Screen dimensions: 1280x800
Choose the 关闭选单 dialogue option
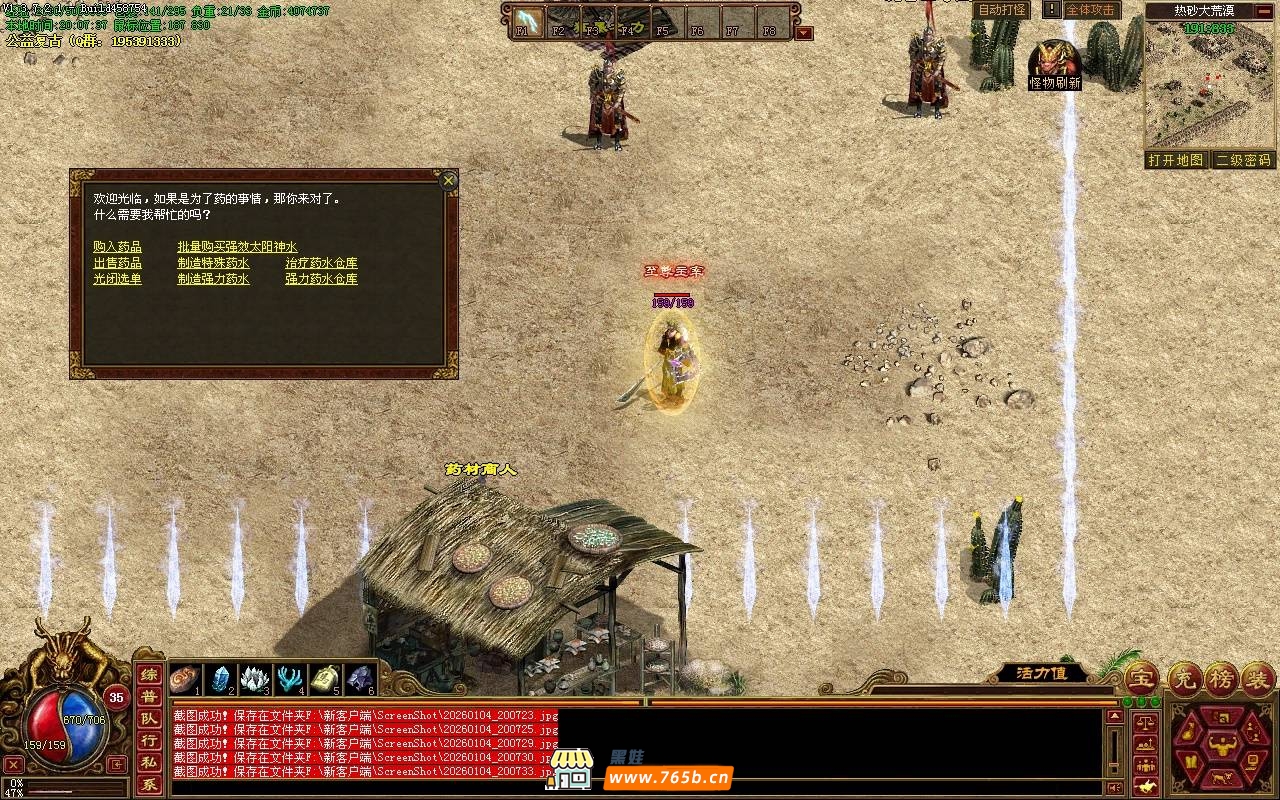[117, 279]
